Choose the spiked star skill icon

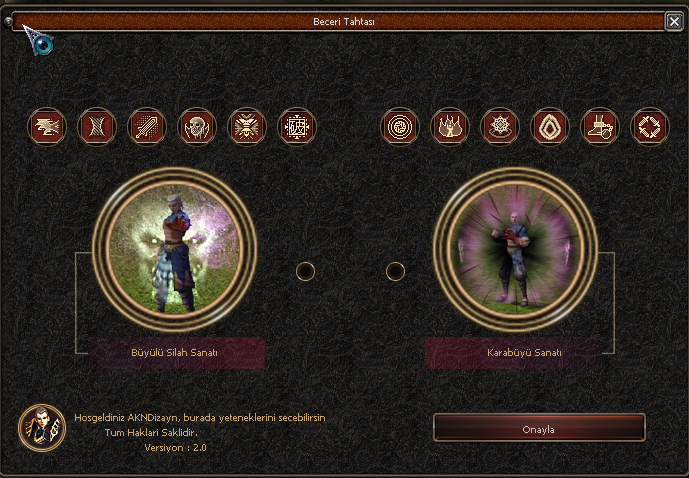pyautogui.click(x=500, y=127)
